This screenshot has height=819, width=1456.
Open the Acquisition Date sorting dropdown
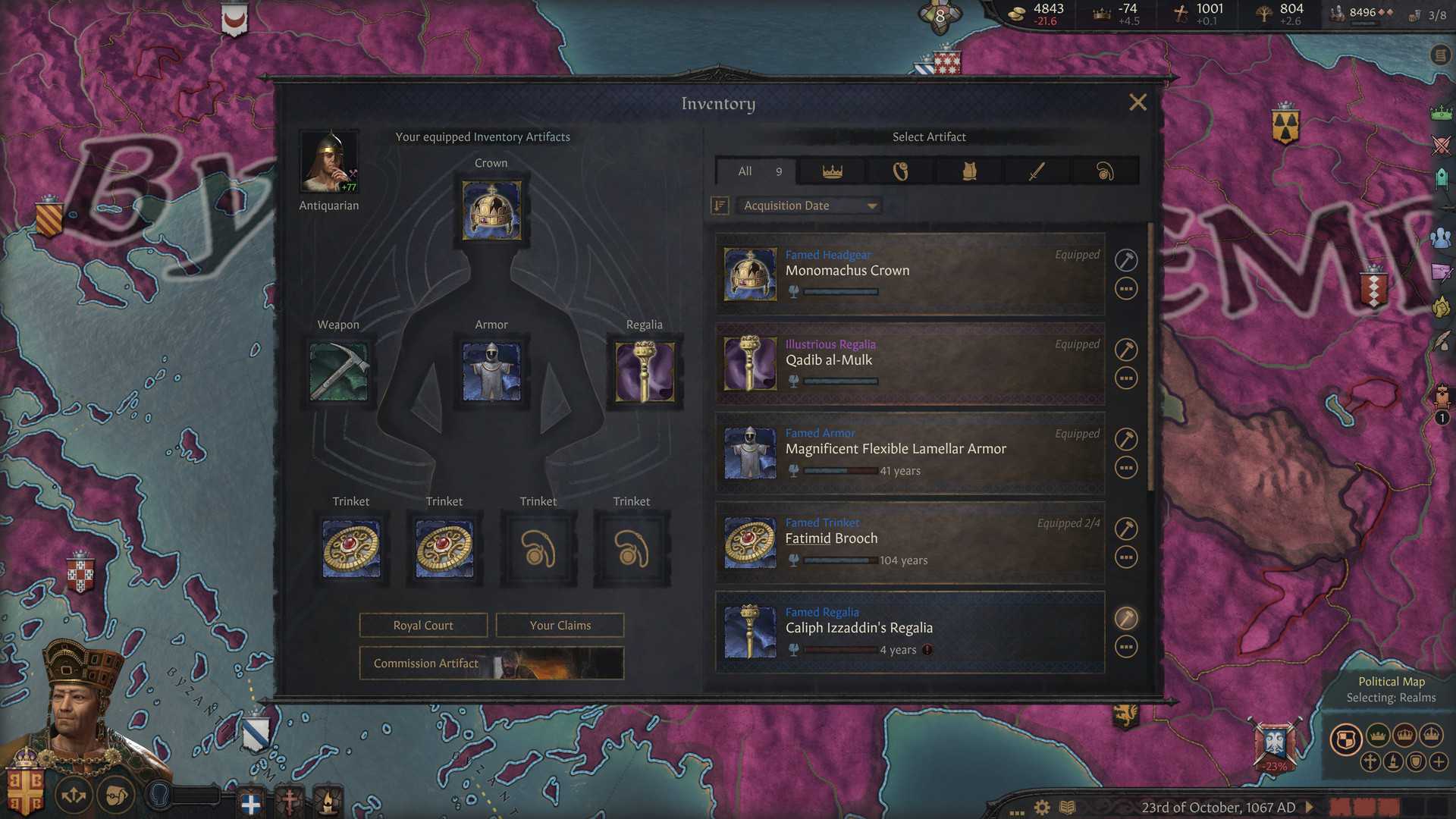(x=808, y=205)
